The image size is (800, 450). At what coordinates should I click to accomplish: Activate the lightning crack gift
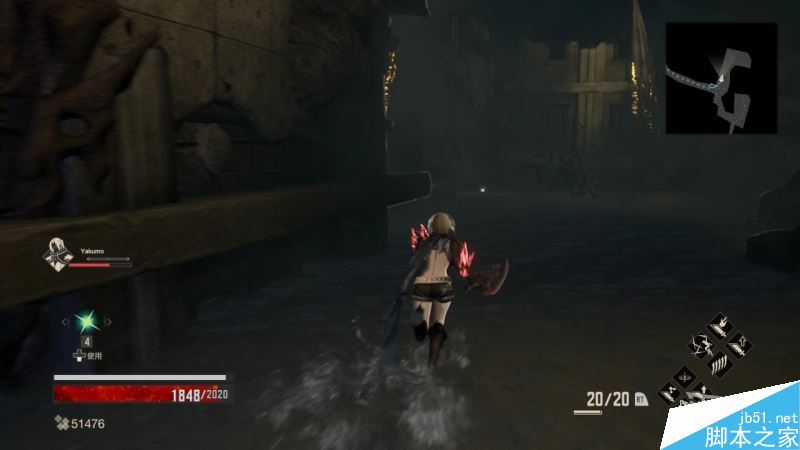tap(702, 346)
